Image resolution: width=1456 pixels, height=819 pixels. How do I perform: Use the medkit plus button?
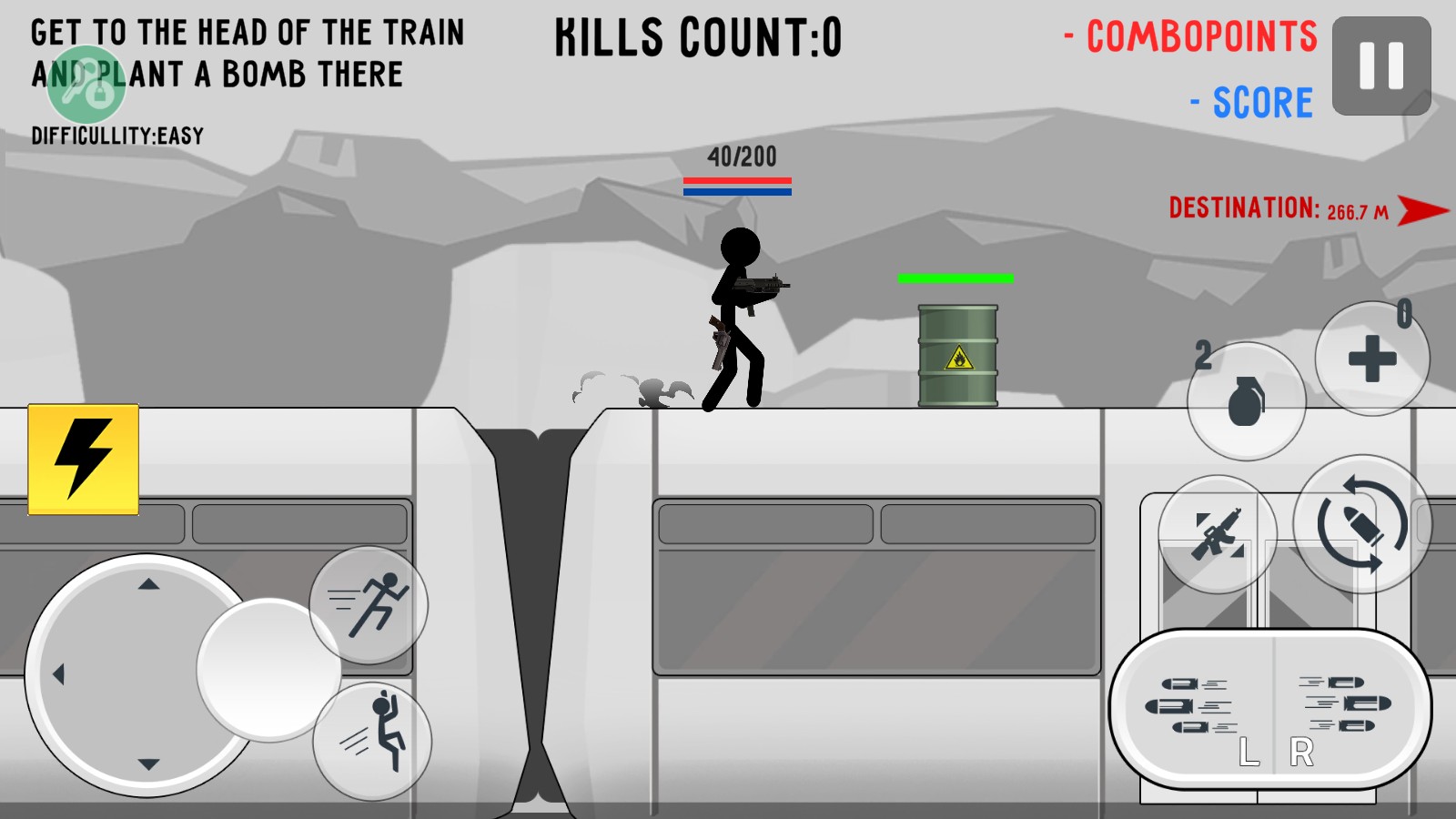click(1371, 359)
